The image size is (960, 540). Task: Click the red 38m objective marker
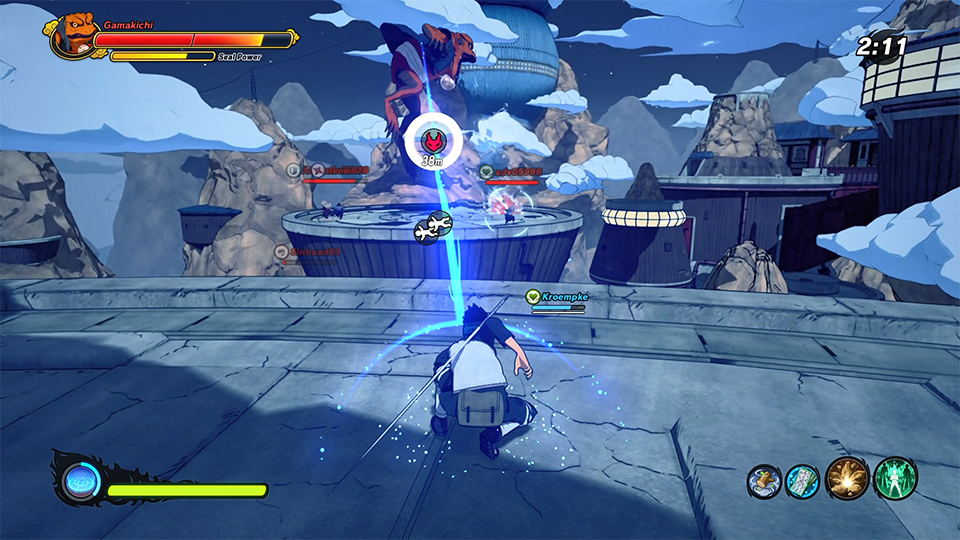click(x=432, y=139)
